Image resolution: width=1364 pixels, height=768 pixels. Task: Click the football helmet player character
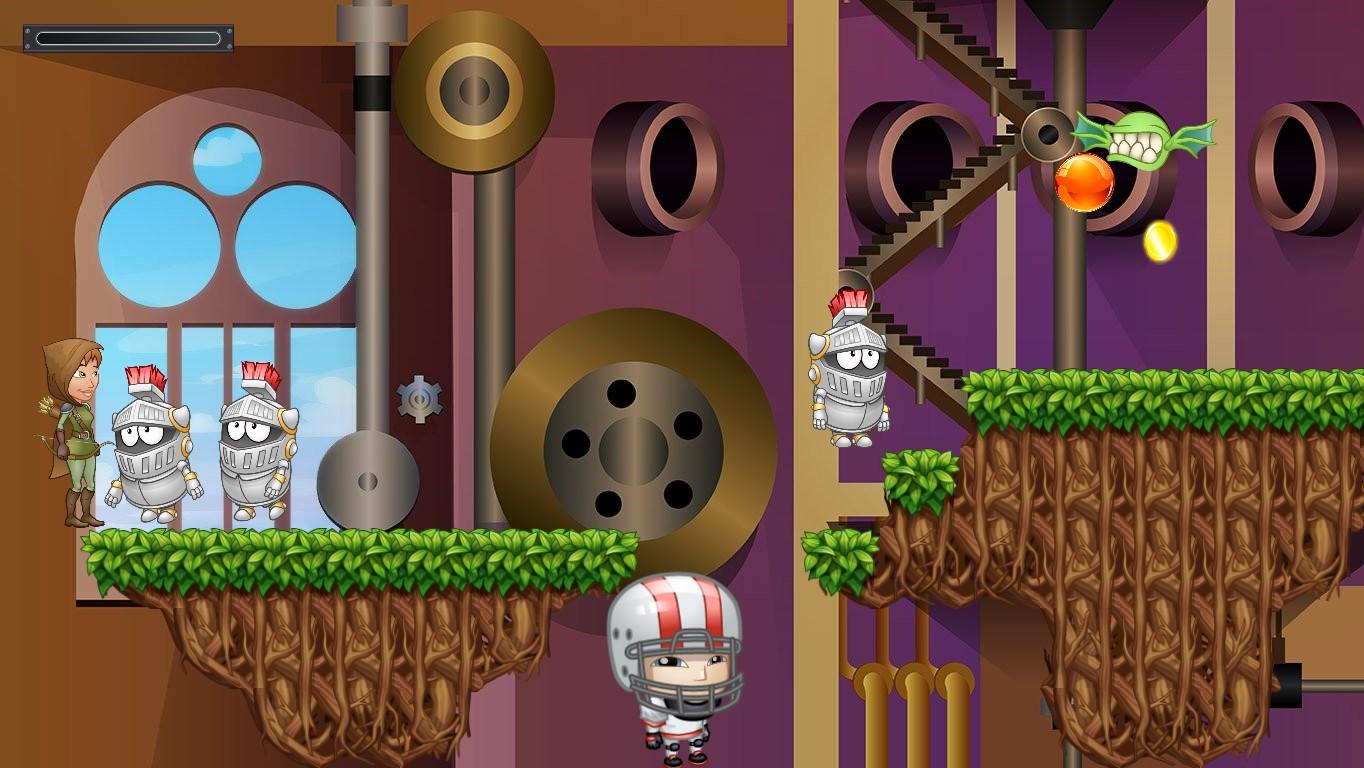click(x=675, y=665)
